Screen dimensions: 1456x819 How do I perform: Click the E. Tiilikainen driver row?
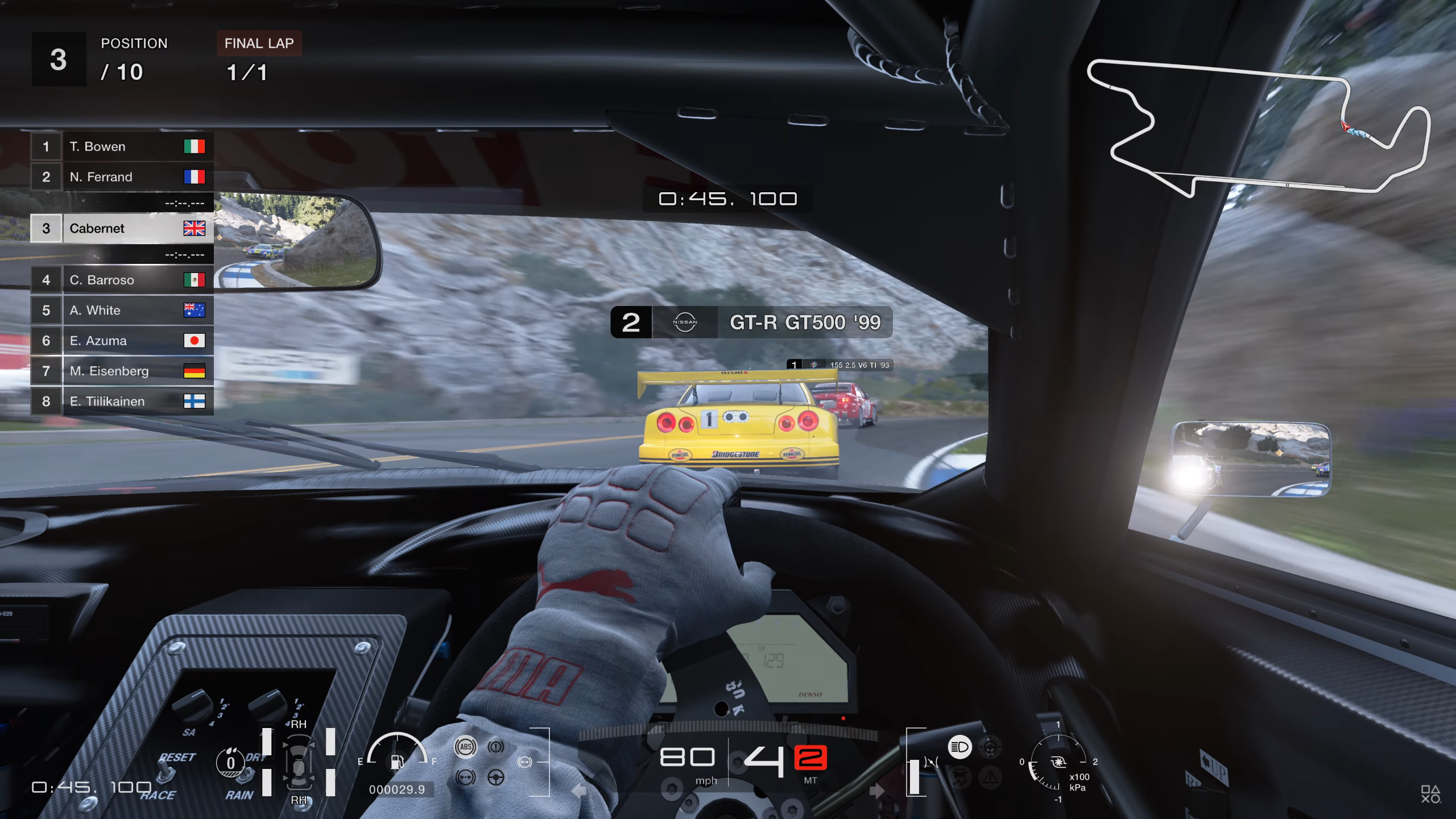[122, 402]
